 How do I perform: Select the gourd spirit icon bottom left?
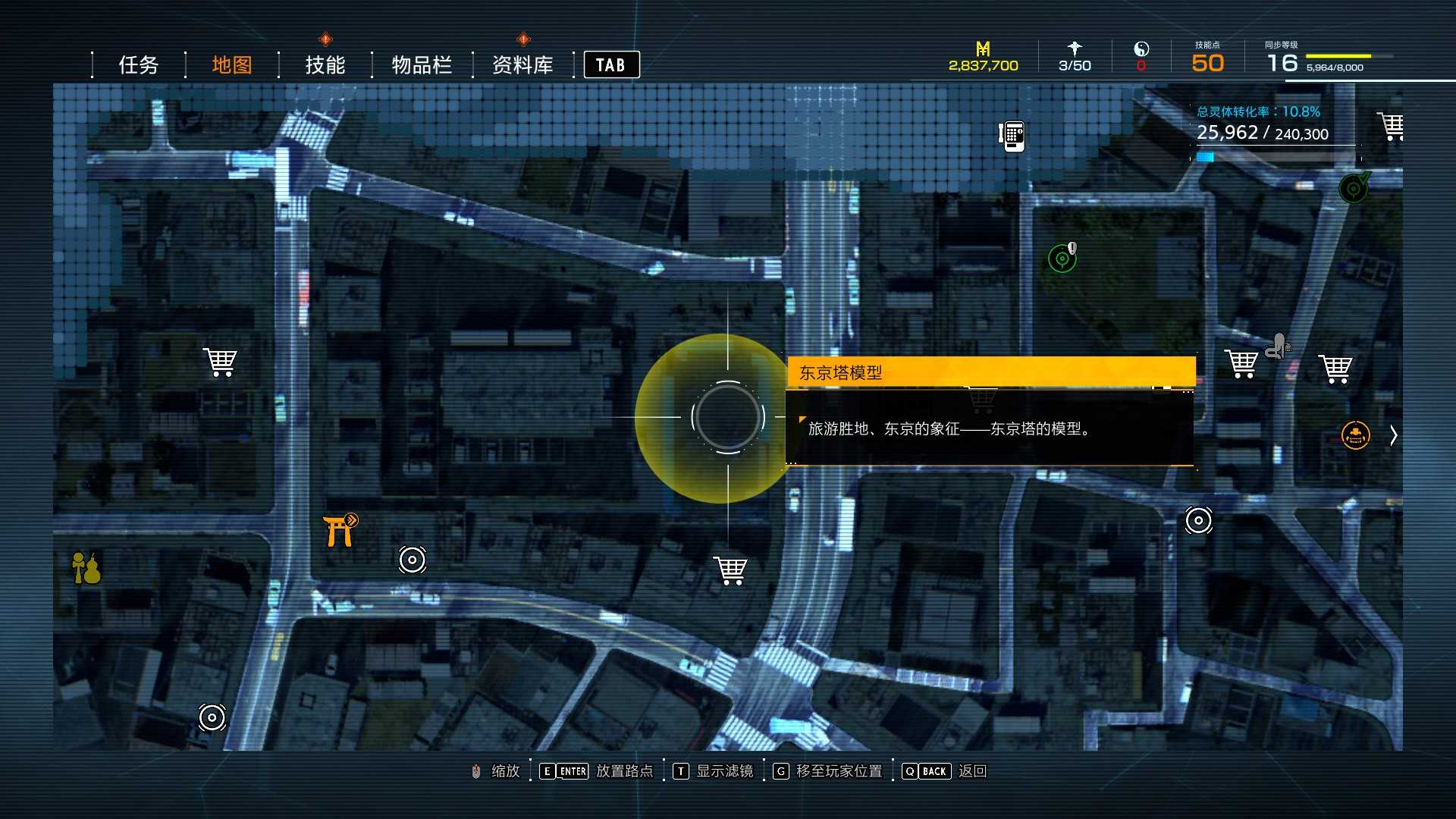[86, 569]
